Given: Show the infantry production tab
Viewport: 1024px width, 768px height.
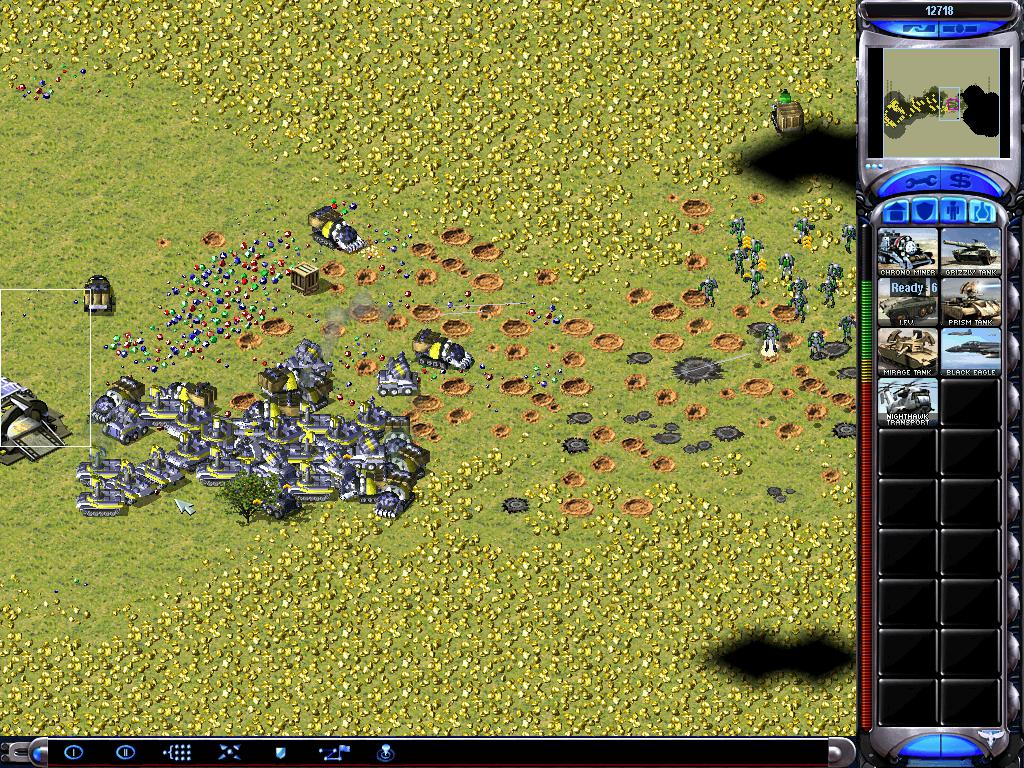Looking at the screenshot, I should 953,212.
